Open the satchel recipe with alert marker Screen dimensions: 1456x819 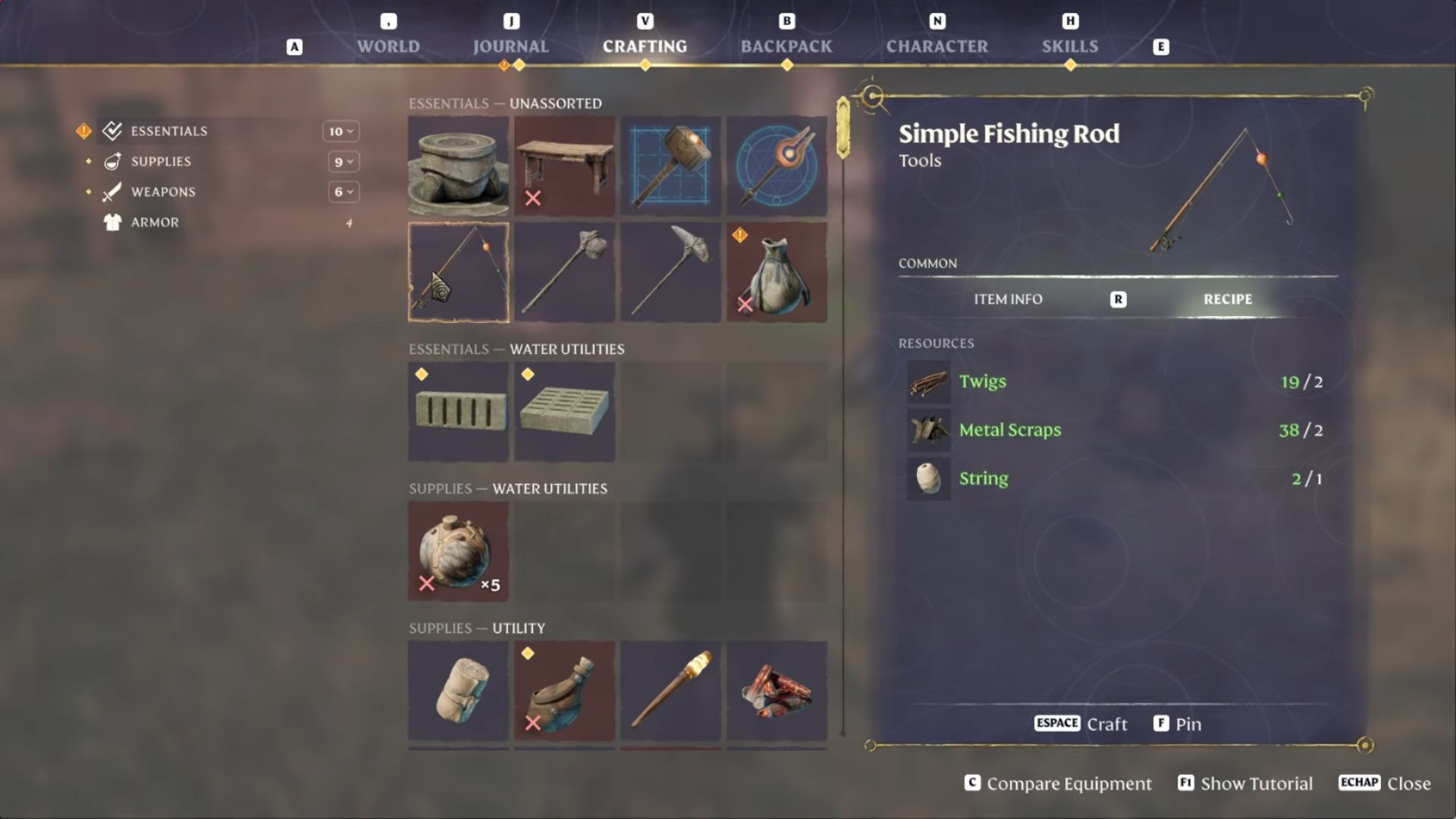tap(777, 271)
